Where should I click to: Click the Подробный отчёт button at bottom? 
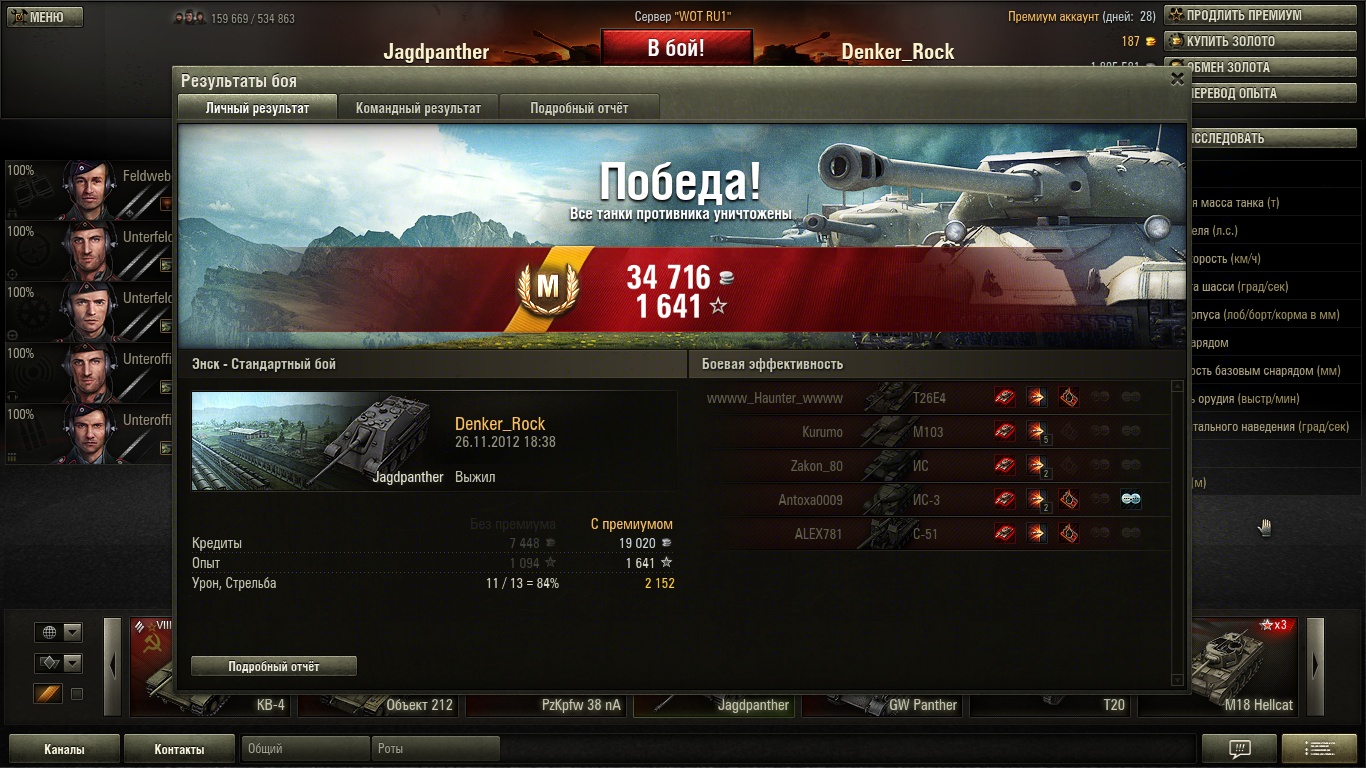coord(273,666)
